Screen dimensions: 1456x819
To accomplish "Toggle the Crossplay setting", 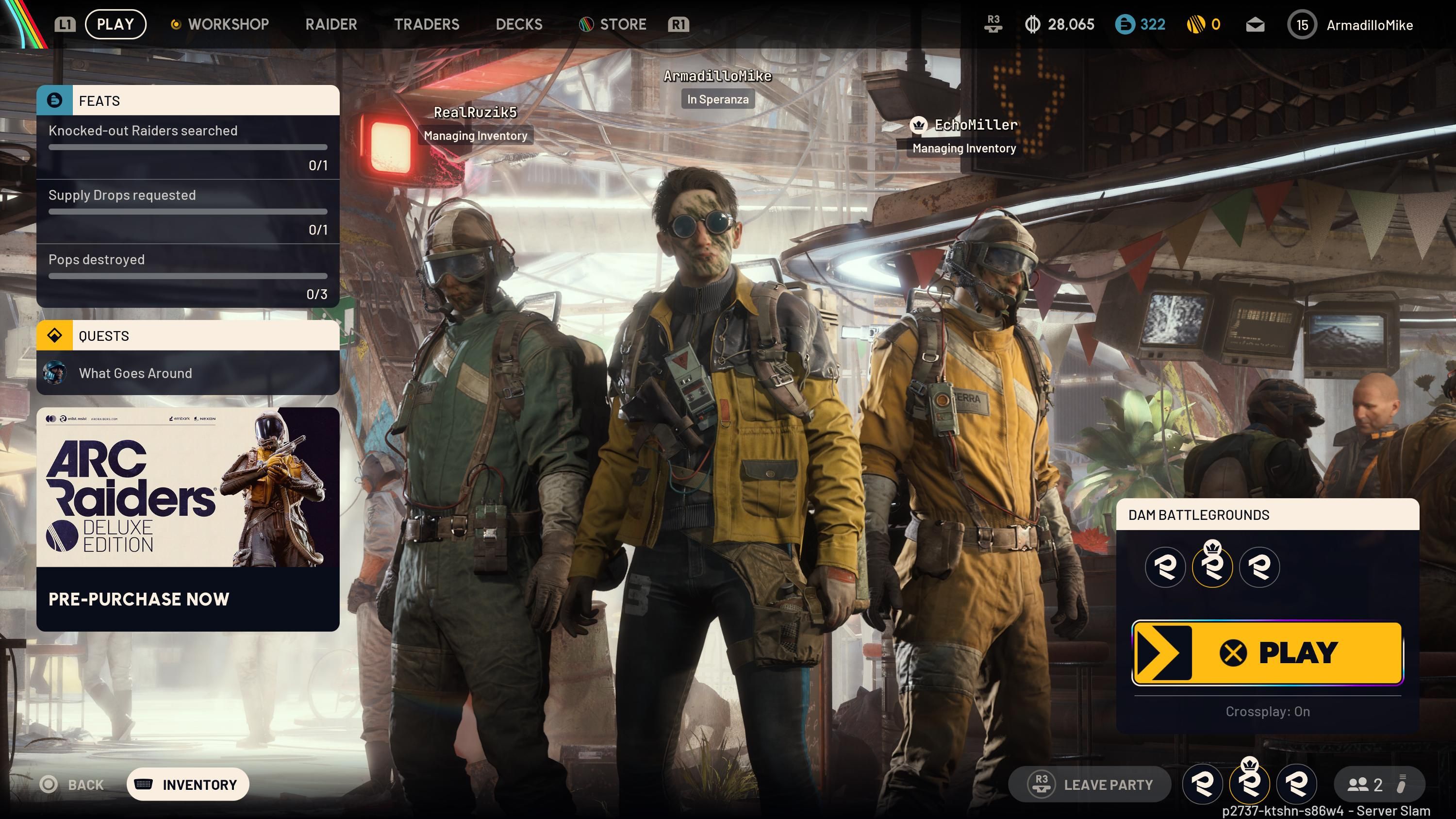I will [x=1267, y=712].
